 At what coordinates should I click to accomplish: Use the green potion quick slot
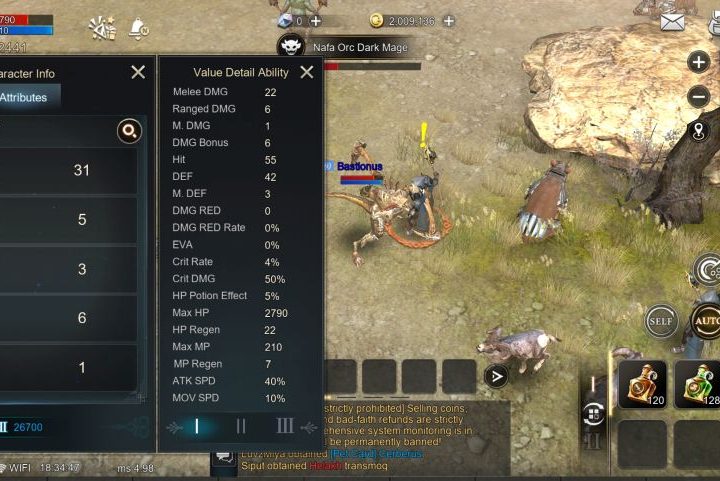click(x=697, y=385)
